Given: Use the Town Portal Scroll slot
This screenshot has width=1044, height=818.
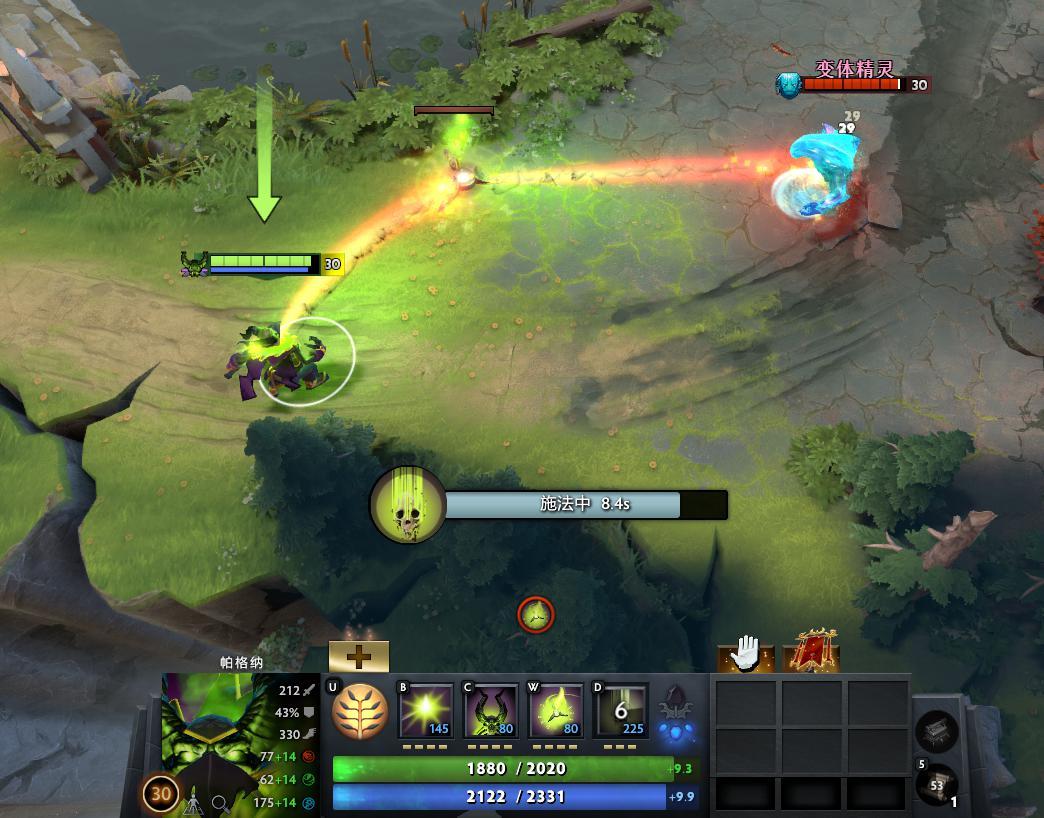Looking at the screenshot, I should [937, 783].
